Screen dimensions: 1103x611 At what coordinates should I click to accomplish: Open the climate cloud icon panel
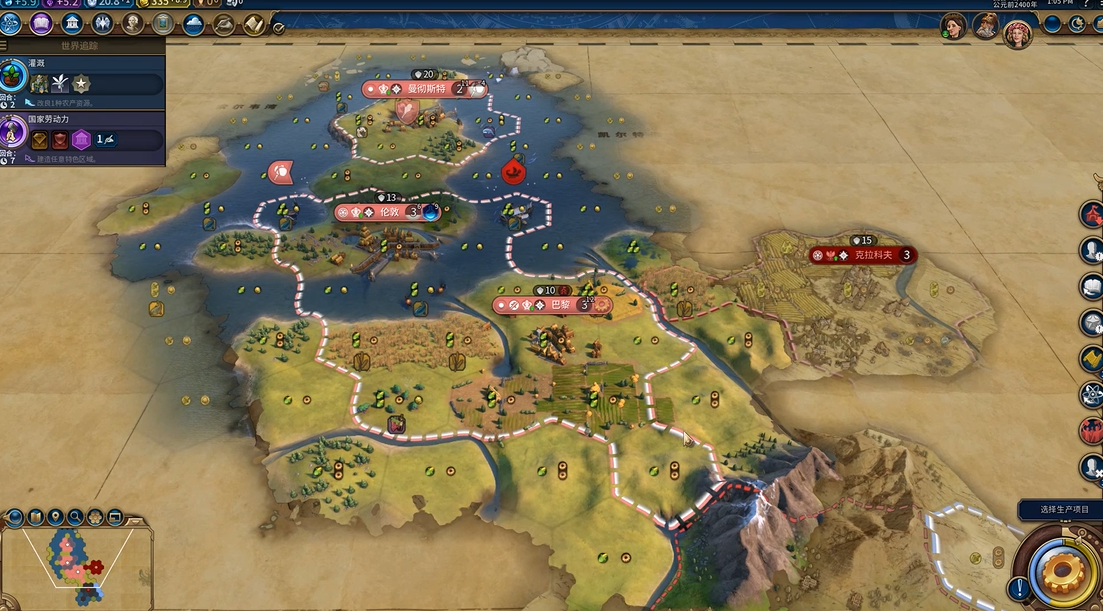click(x=193, y=24)
